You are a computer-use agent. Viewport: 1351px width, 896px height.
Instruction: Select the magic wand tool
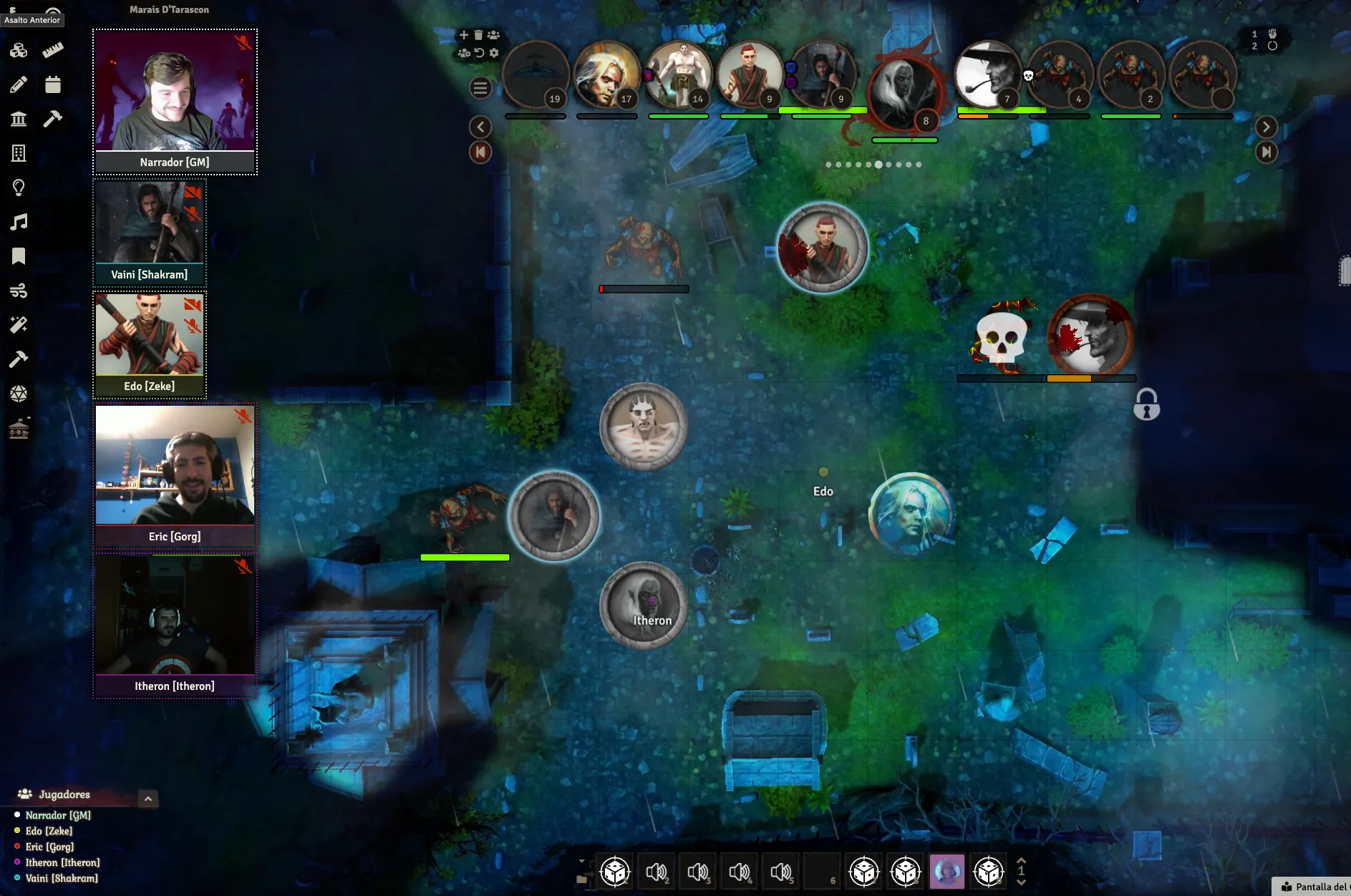coord(19,325)
